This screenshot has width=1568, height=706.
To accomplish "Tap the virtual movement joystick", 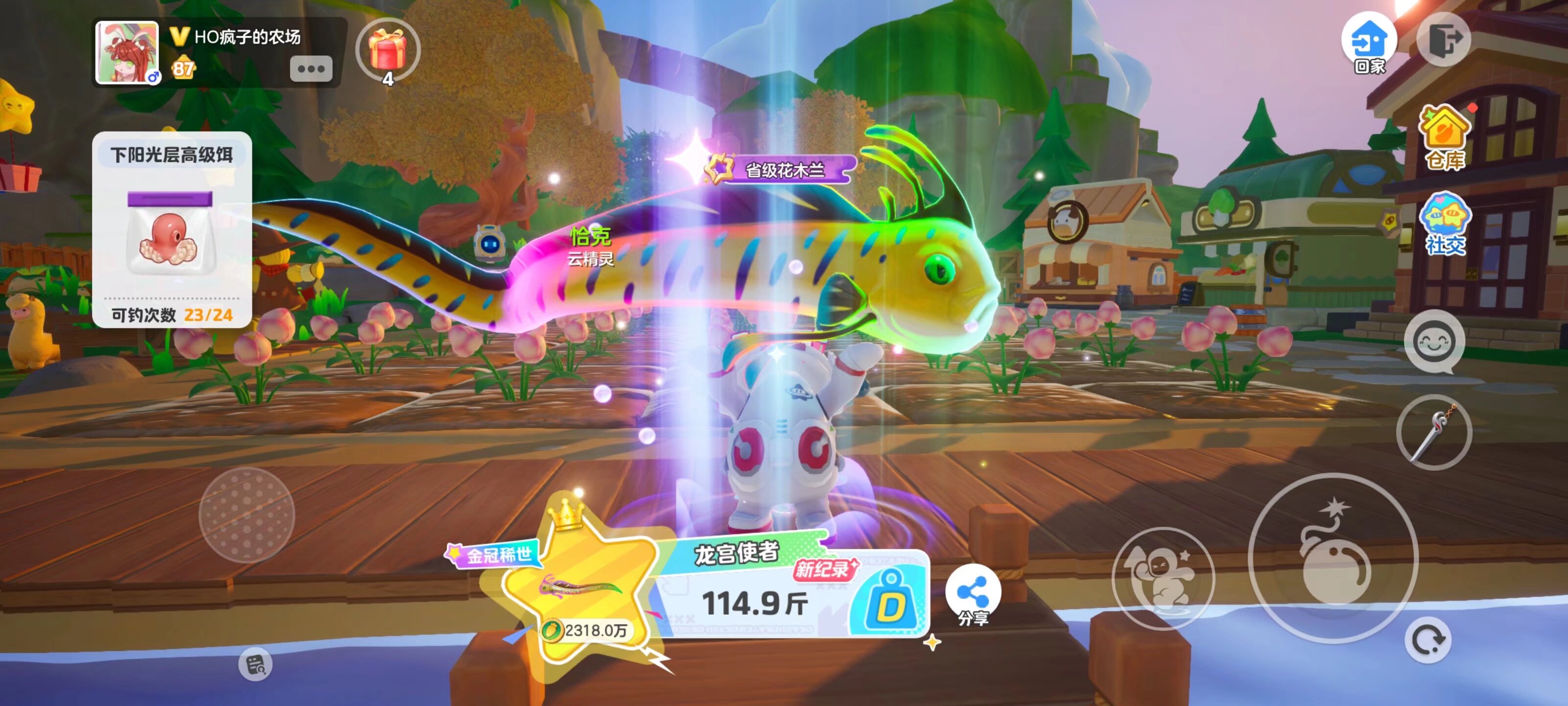I will [x=246, y=515].
